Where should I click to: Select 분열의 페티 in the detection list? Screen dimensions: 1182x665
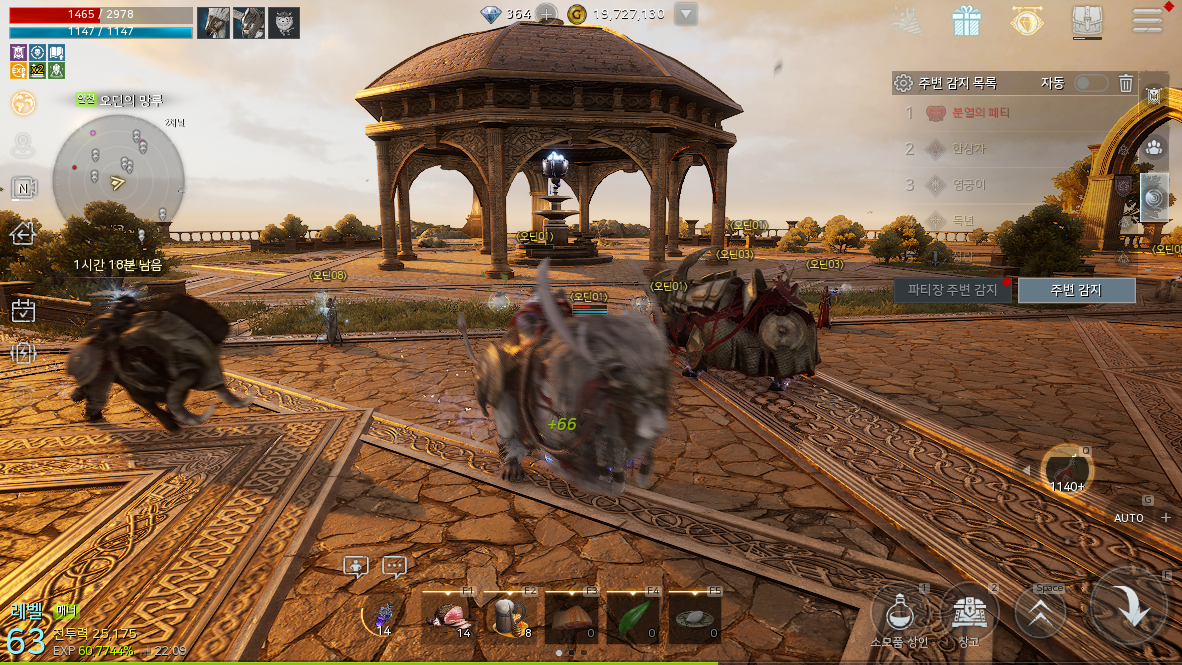click(x=968, y=113)
